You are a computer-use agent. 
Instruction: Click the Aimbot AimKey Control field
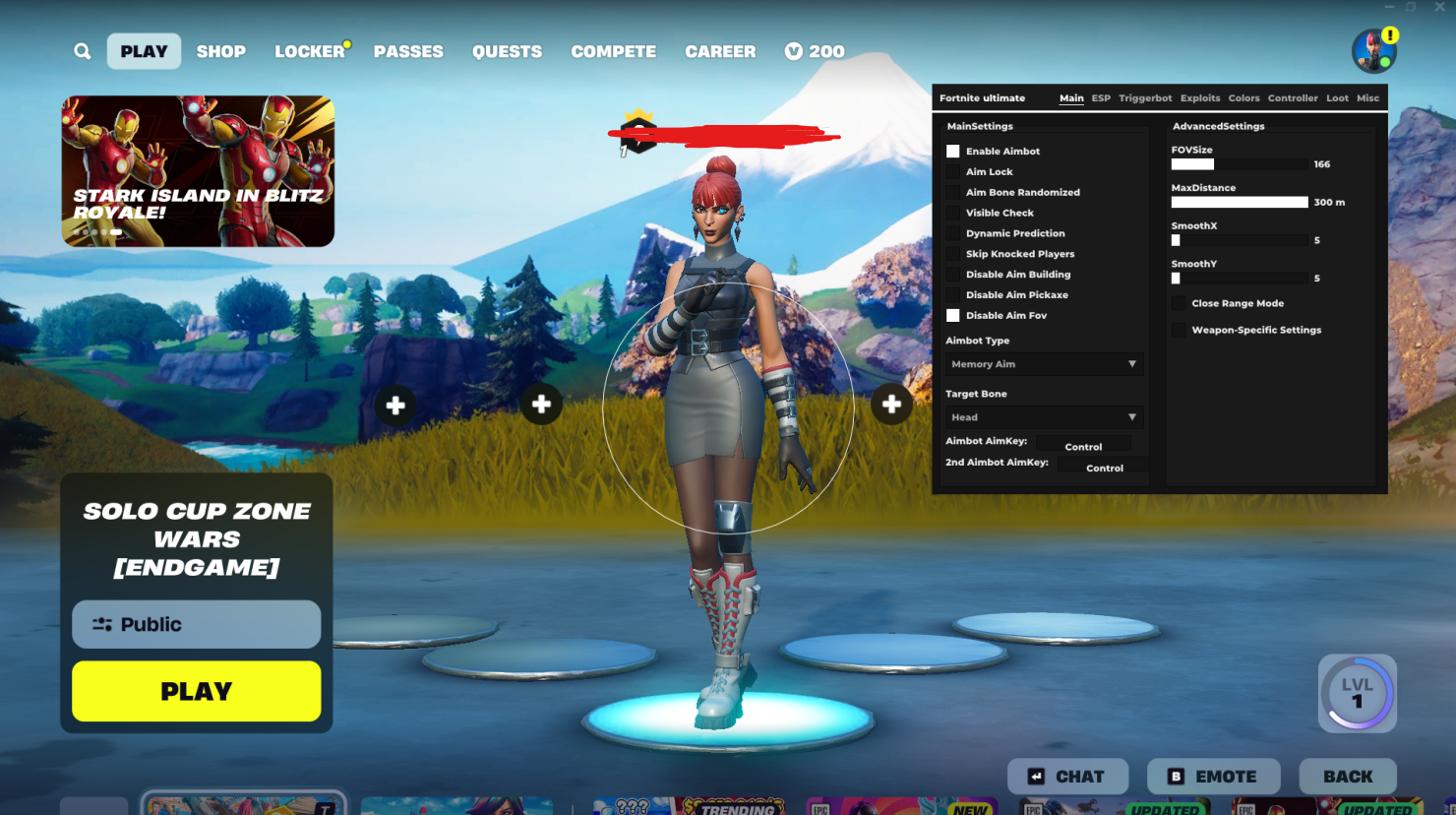[1083, 445]
